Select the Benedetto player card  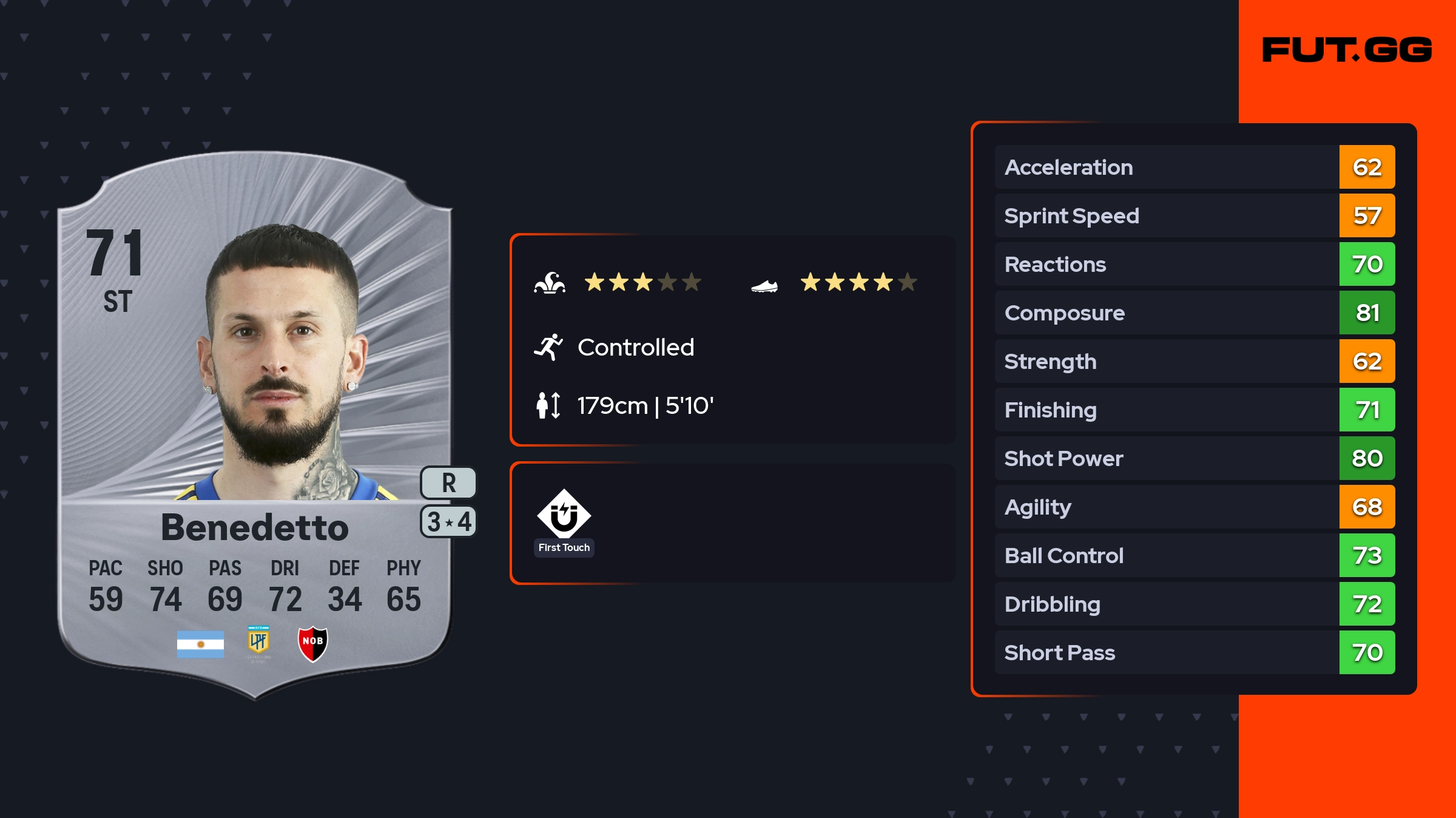(x=255, y=425)
